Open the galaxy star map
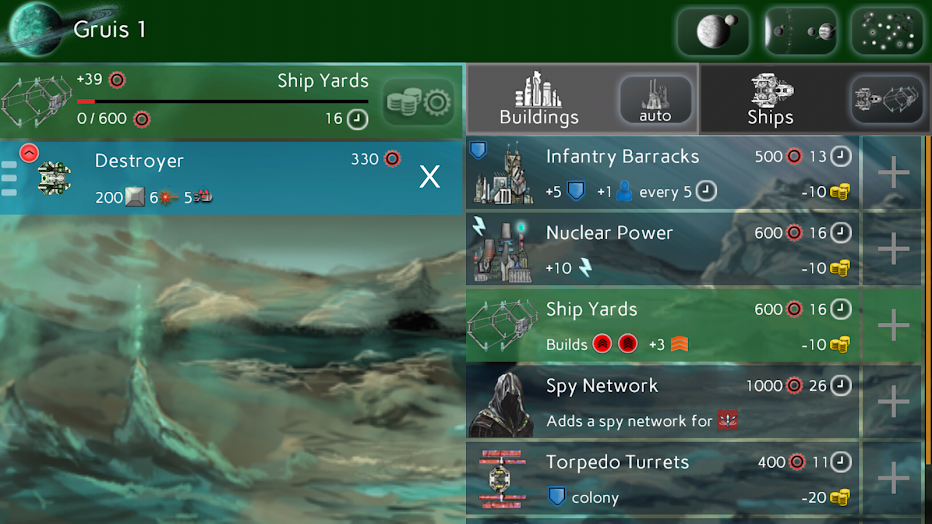The height and width of the screenshot is (524, 932). (x=886, y=31)
